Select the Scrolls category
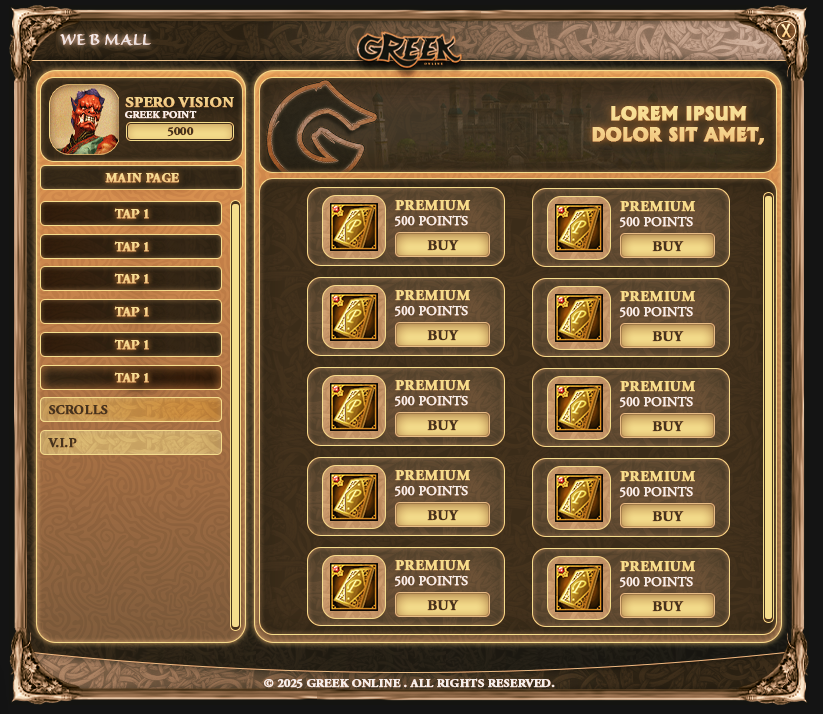 pos(131,410)
